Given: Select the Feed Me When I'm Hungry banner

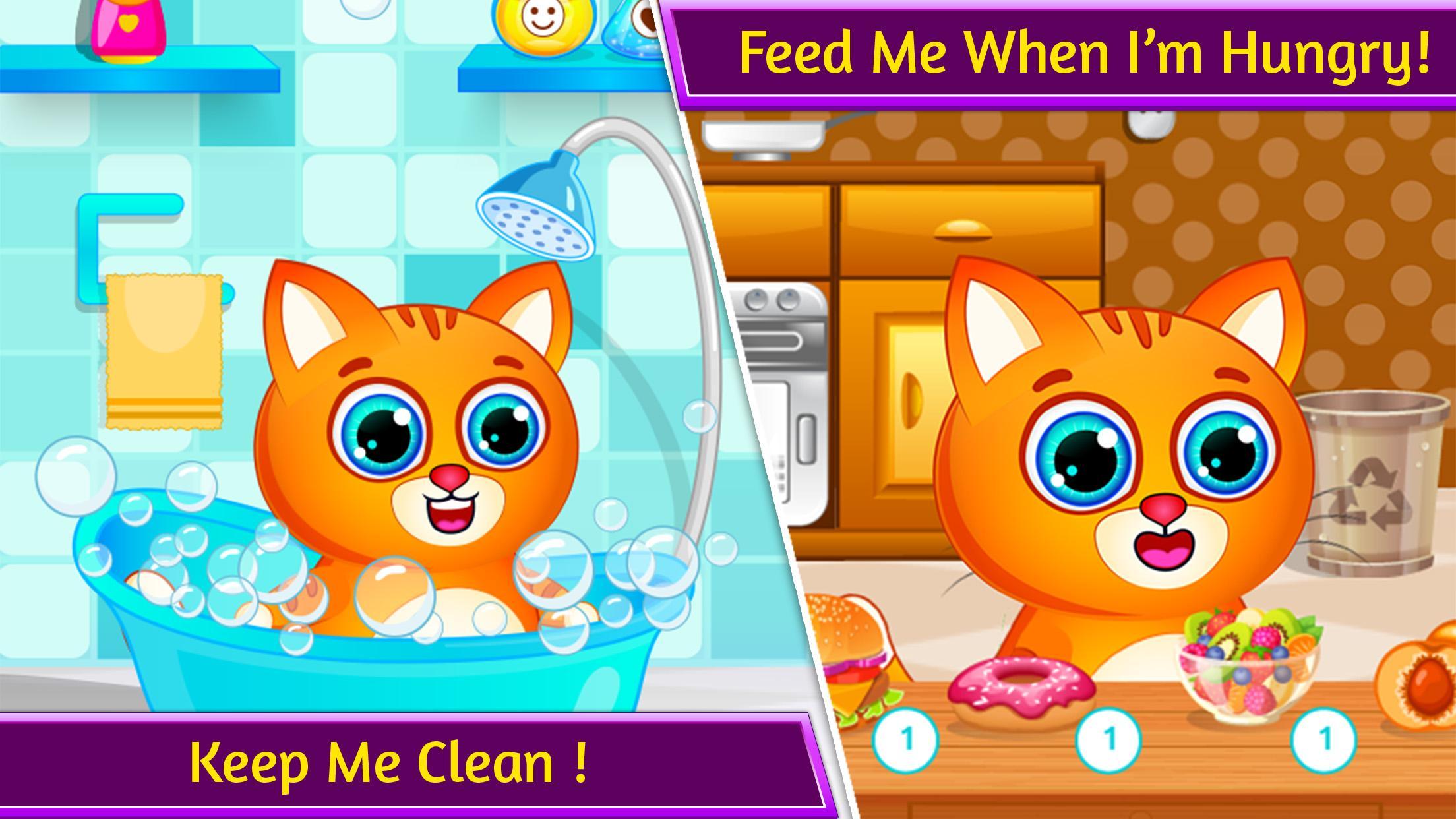Looking at the screenshot, I should pos(1062,53).
